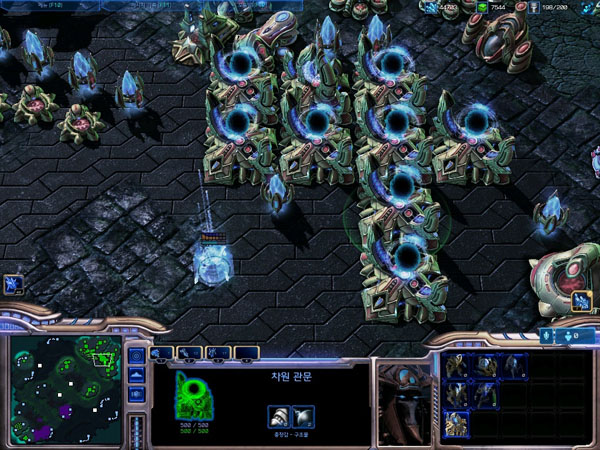Select all Warp Gates via the right-side icon
600x450 pixels.
coord(581,301)
